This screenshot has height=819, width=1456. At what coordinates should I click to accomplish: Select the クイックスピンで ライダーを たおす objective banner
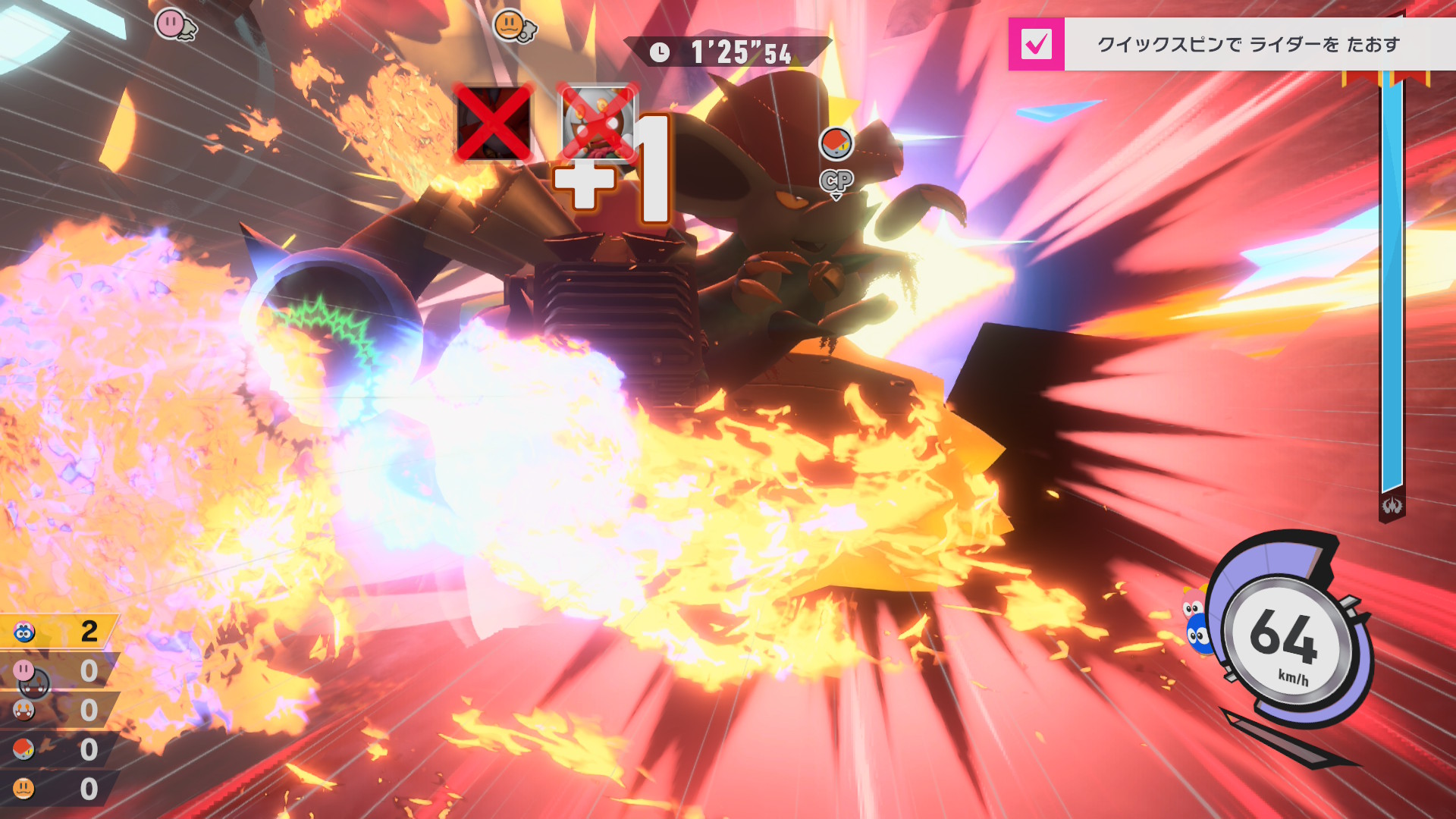(1247, 45)
